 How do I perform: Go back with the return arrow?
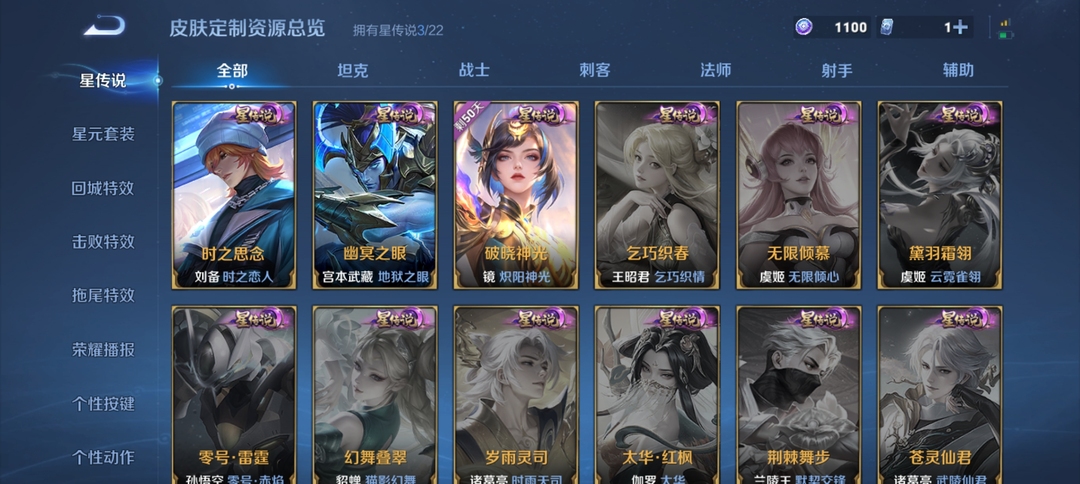tap(104, 26)
